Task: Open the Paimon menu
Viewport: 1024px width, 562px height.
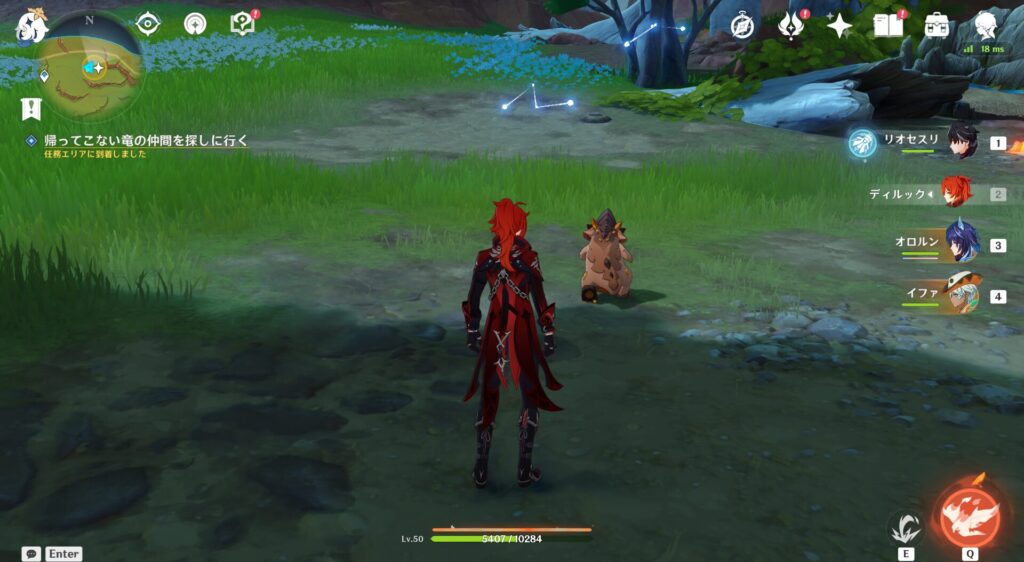Action: tap(30, 28)
